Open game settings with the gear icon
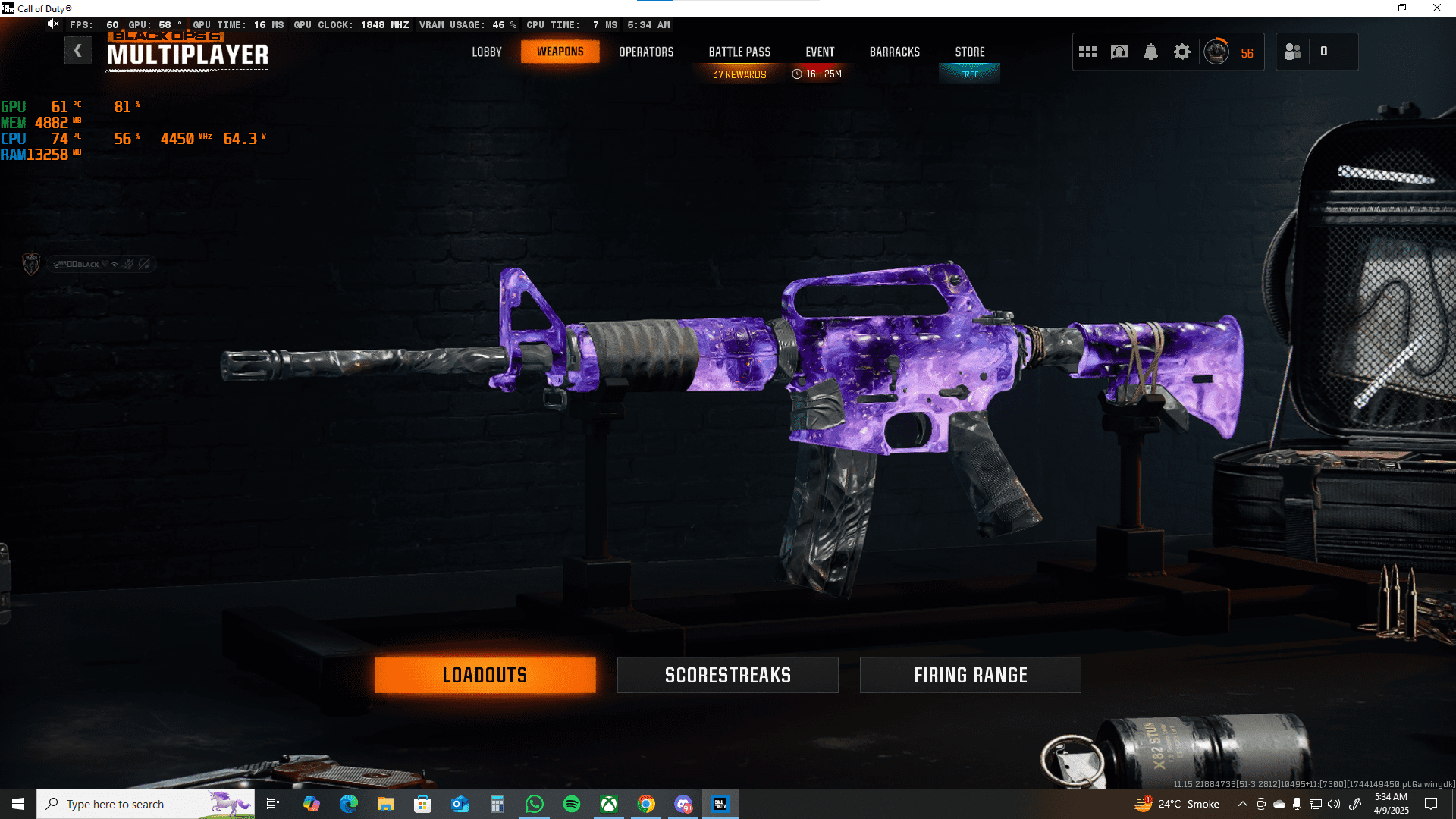The image size is (1456, 819). 1182,52
